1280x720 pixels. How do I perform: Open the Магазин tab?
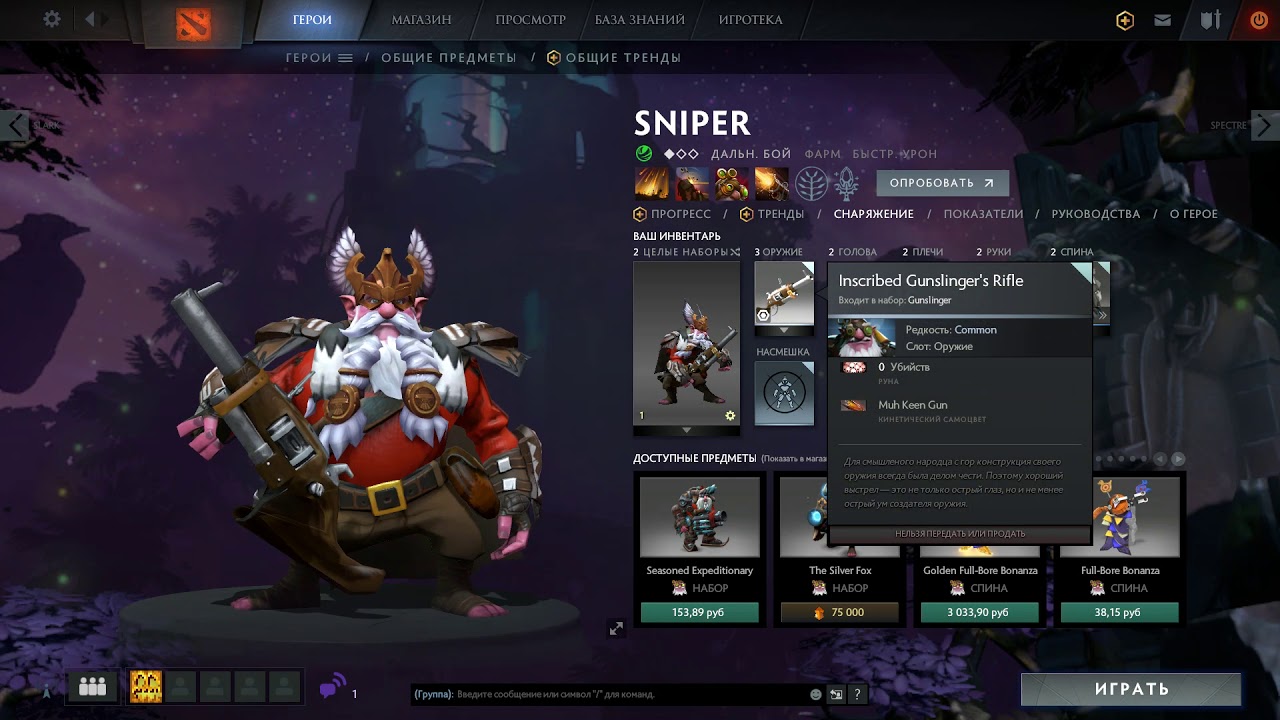421,20
